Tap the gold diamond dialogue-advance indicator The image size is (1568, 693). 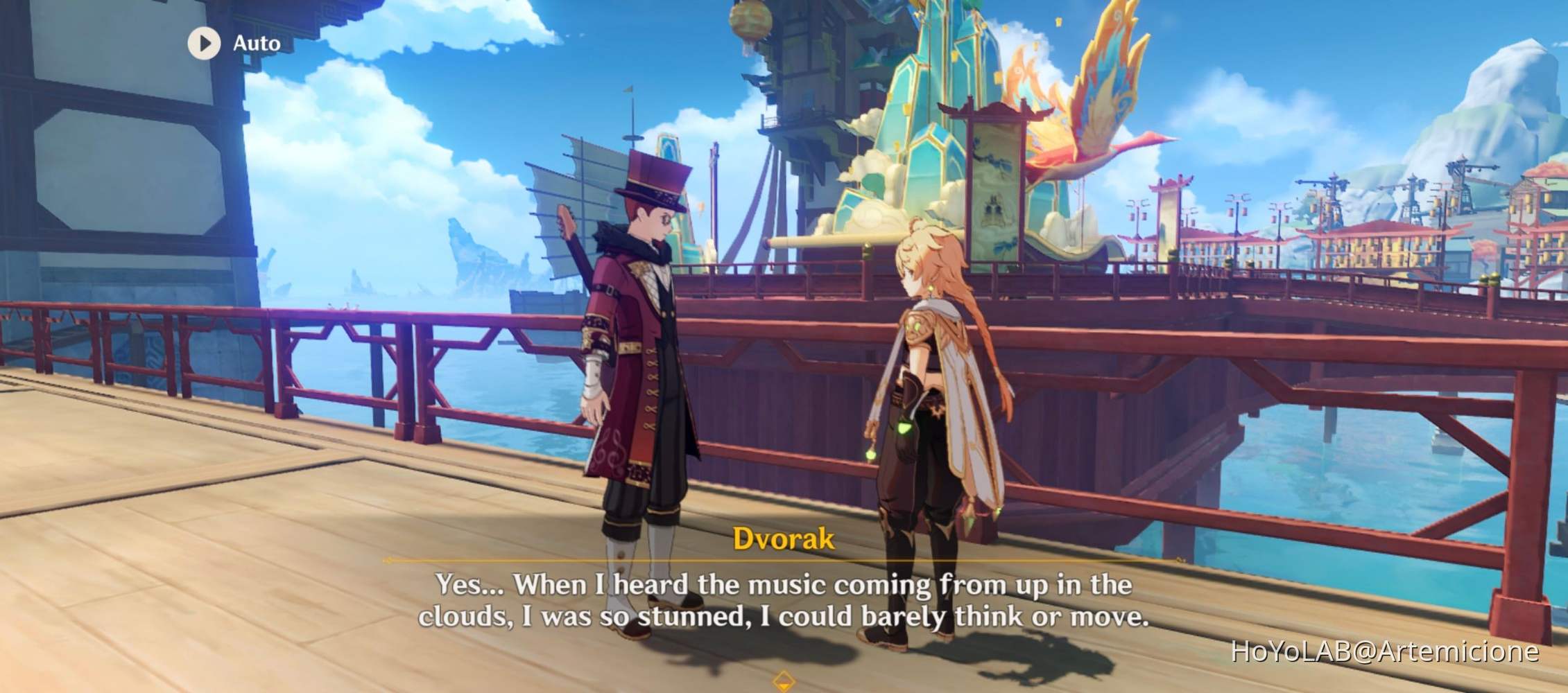pyautogui.click(x=784, y=681)
